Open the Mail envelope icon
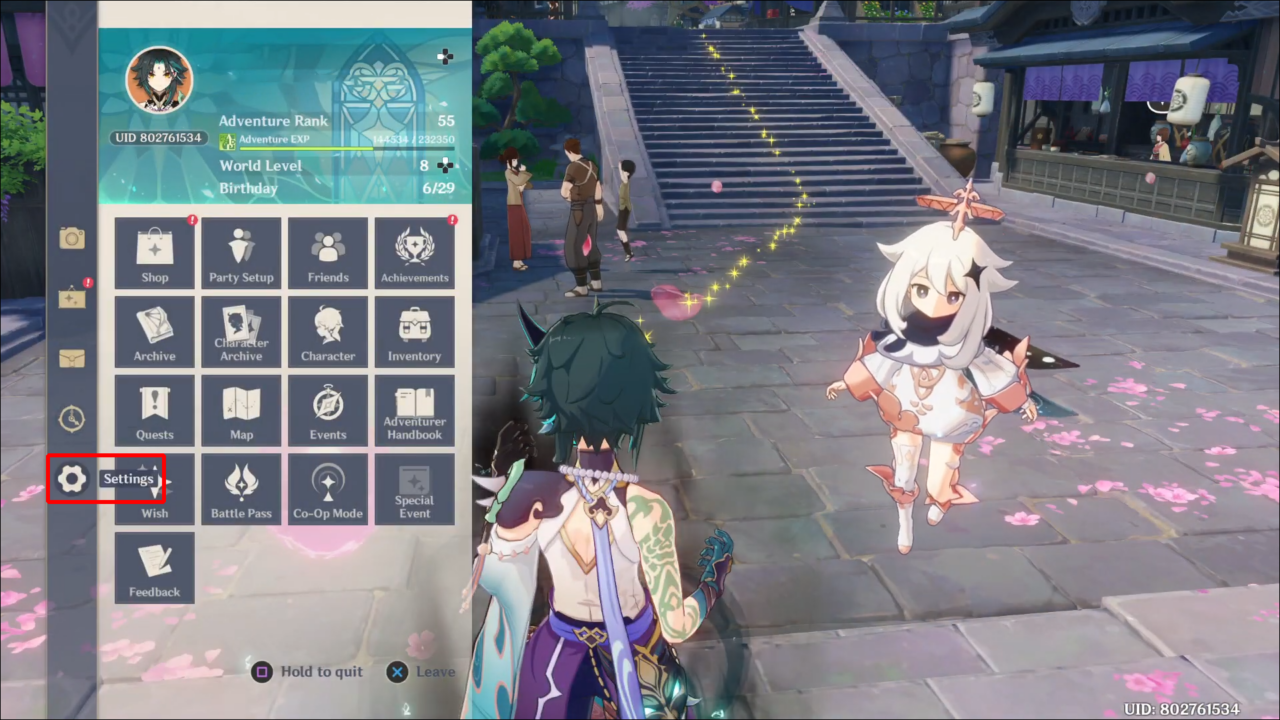 click(x=71, y=358)
